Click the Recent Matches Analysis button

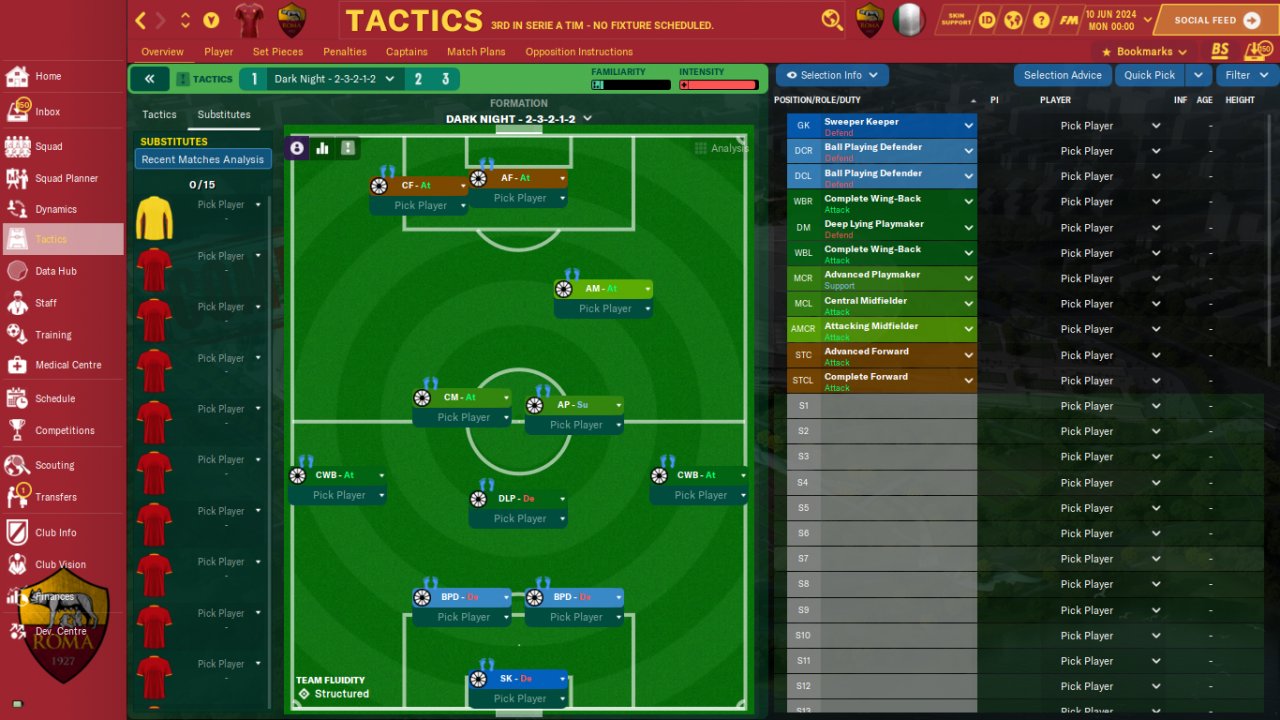(x=203, y=160)
